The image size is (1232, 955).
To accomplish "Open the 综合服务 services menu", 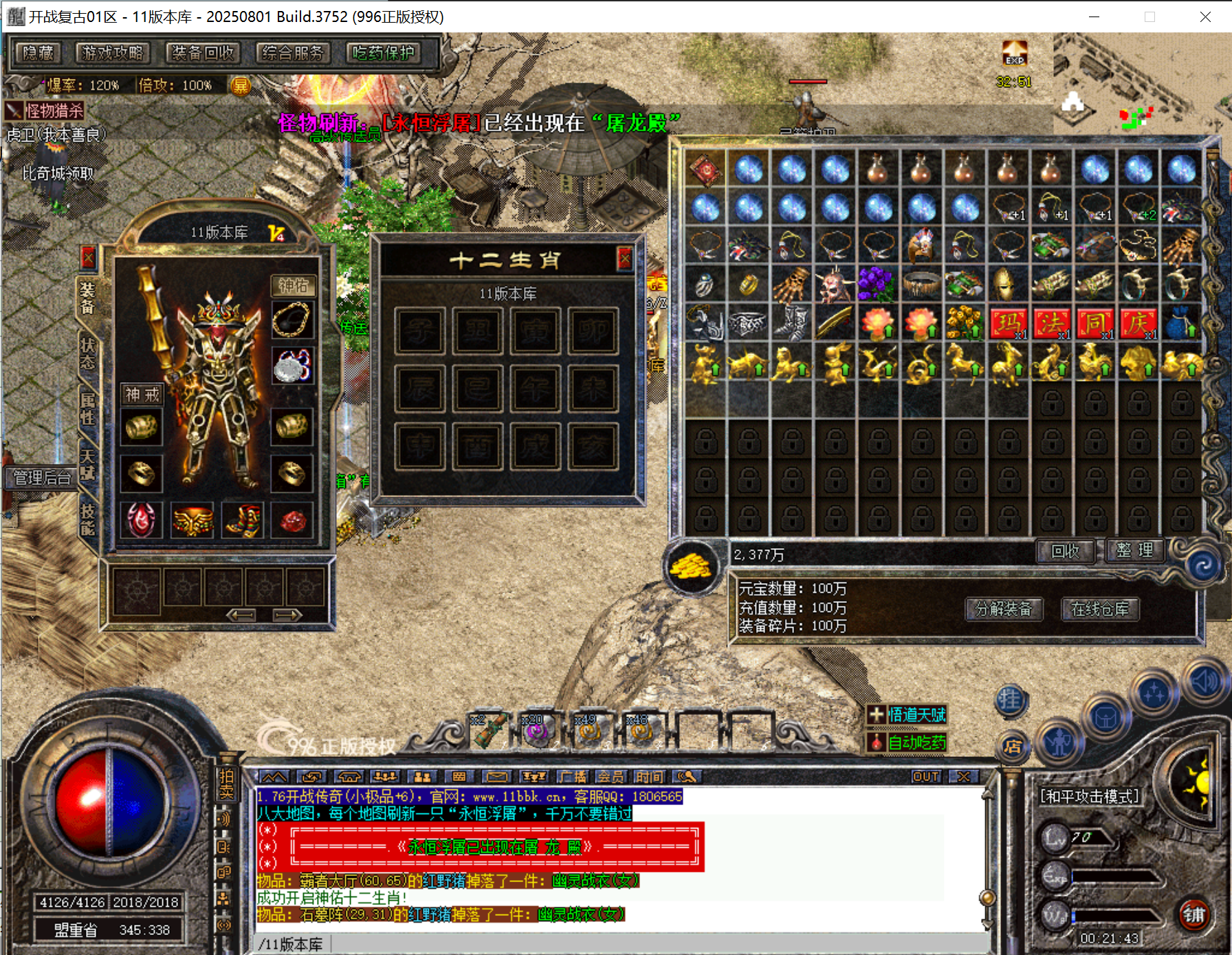I will coord(293,53).
